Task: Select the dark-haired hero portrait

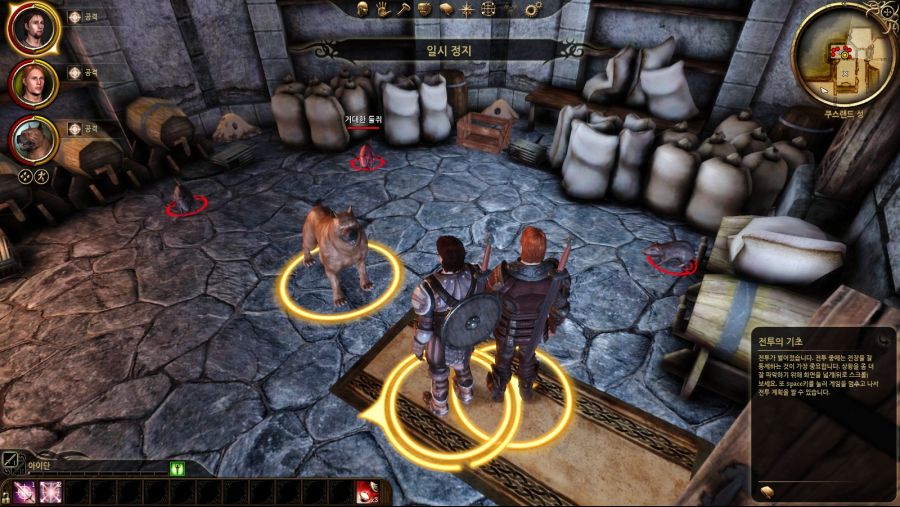Action: point(32,29)
